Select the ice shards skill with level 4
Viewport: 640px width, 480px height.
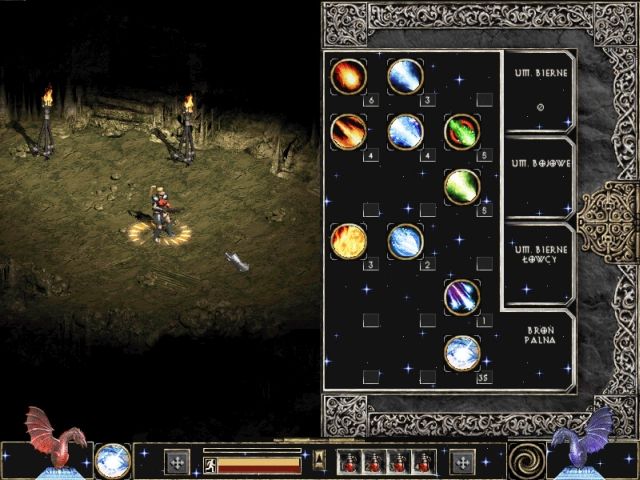(405, 131)
